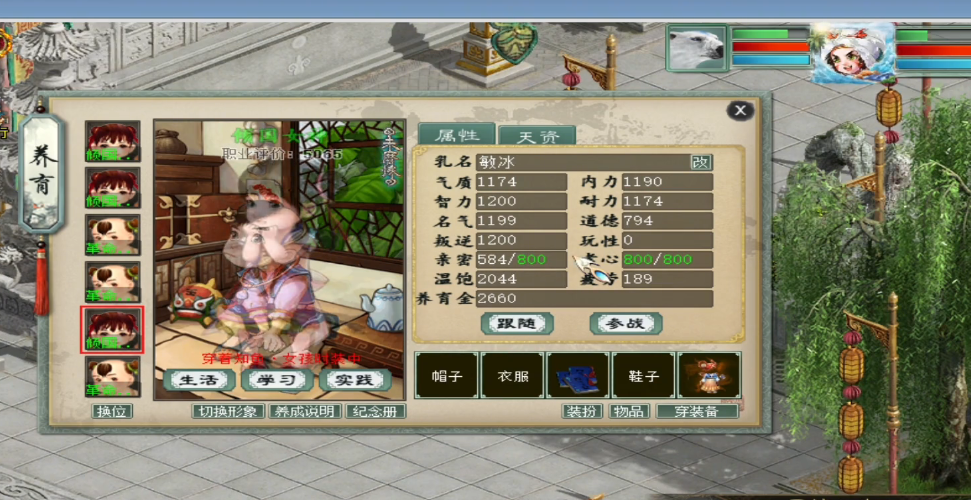Toggle appearance with 切换形象

coord(228,411)
